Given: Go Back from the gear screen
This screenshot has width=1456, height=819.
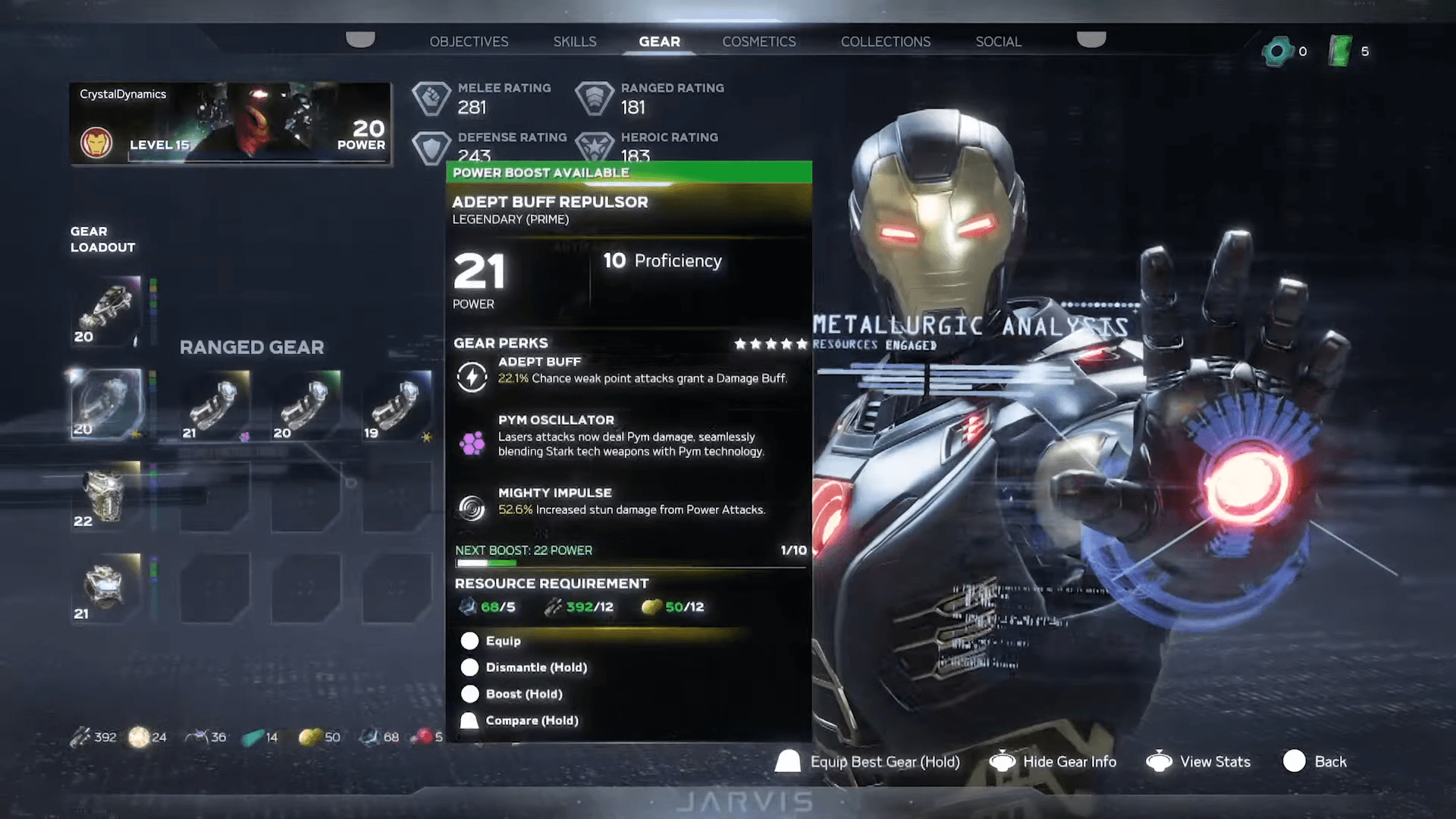Looking at the screenshot, I should (x=1329, y=761).
